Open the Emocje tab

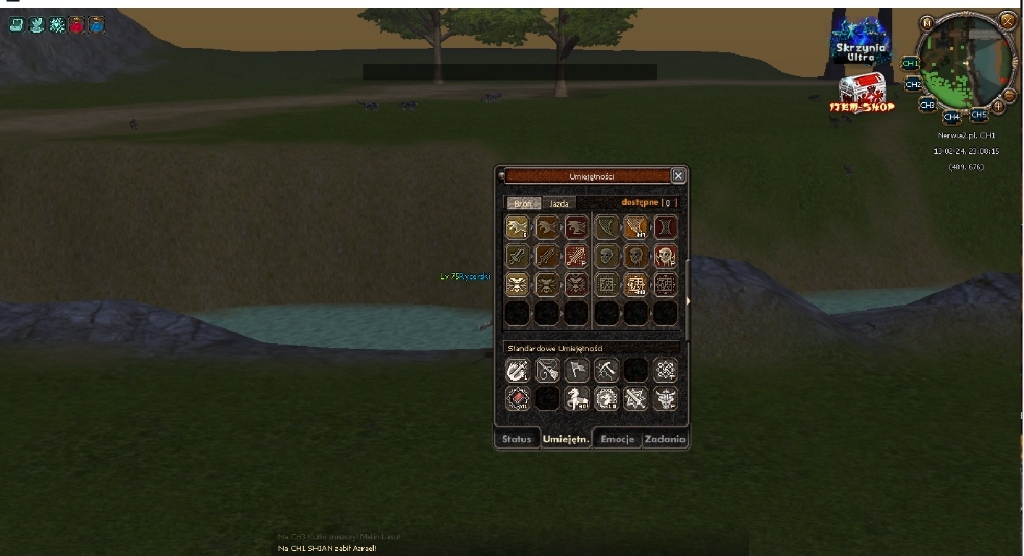point(616,439)
